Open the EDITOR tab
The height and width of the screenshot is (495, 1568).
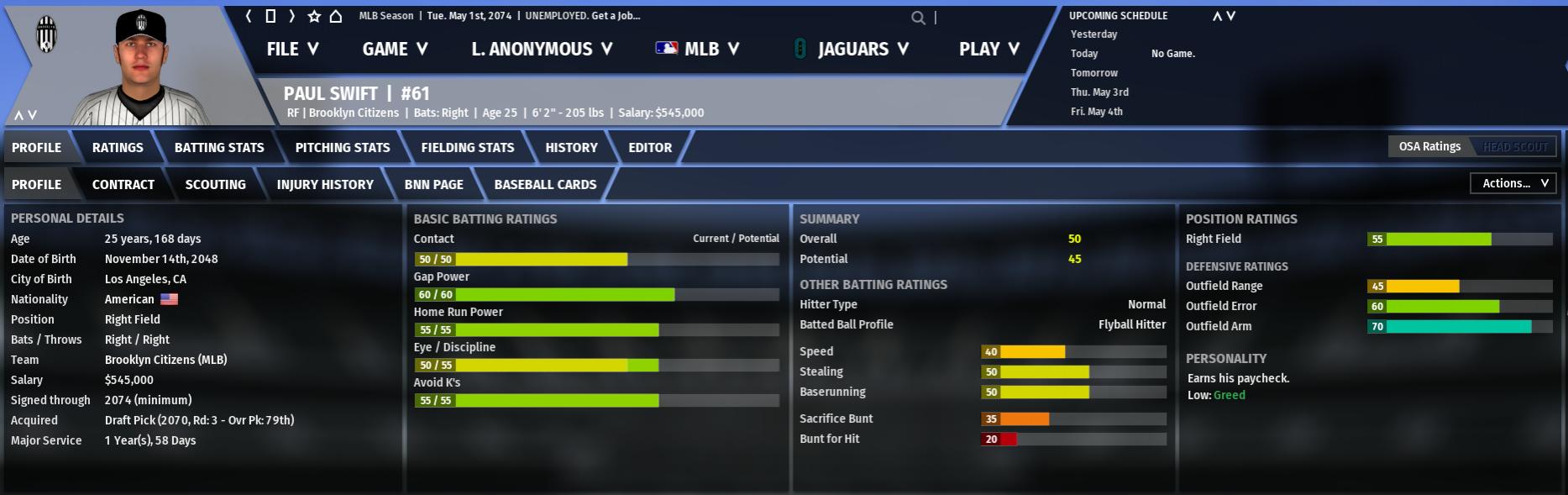point(650,147)
